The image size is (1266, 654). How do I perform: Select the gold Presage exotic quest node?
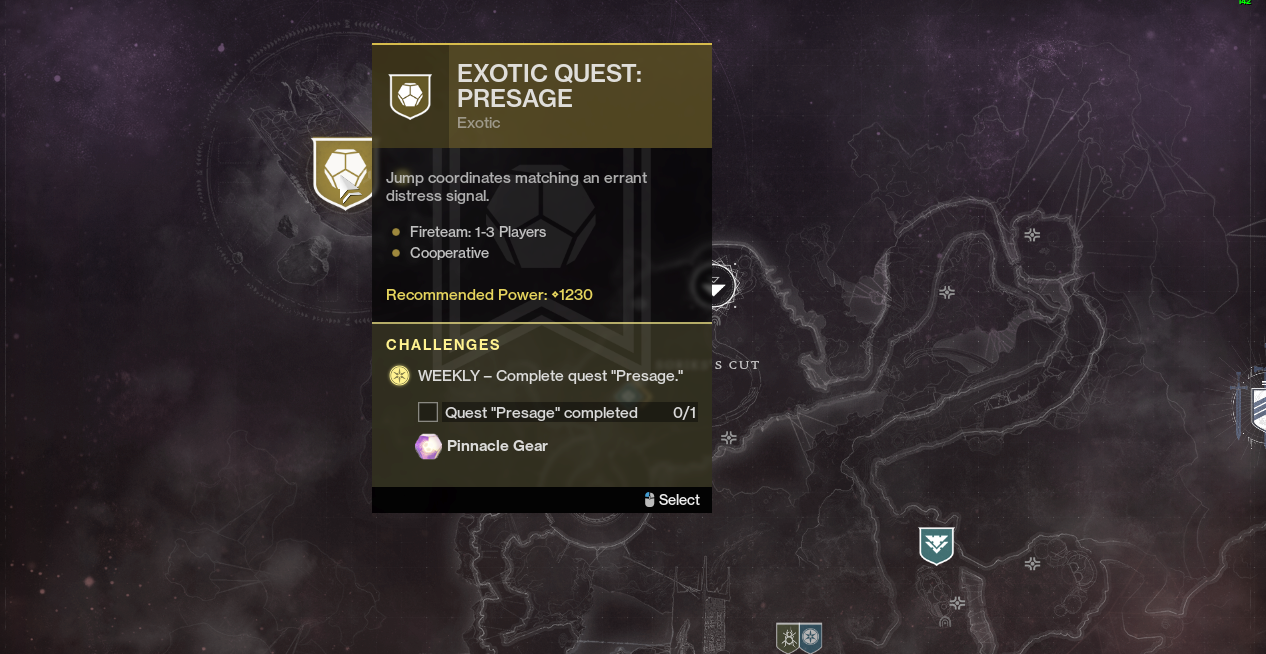[x=343, y=172]
